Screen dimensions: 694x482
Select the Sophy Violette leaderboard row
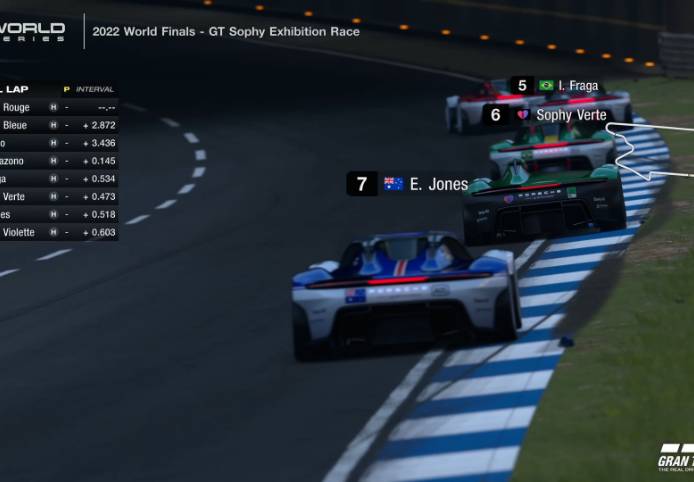(58, 232)
